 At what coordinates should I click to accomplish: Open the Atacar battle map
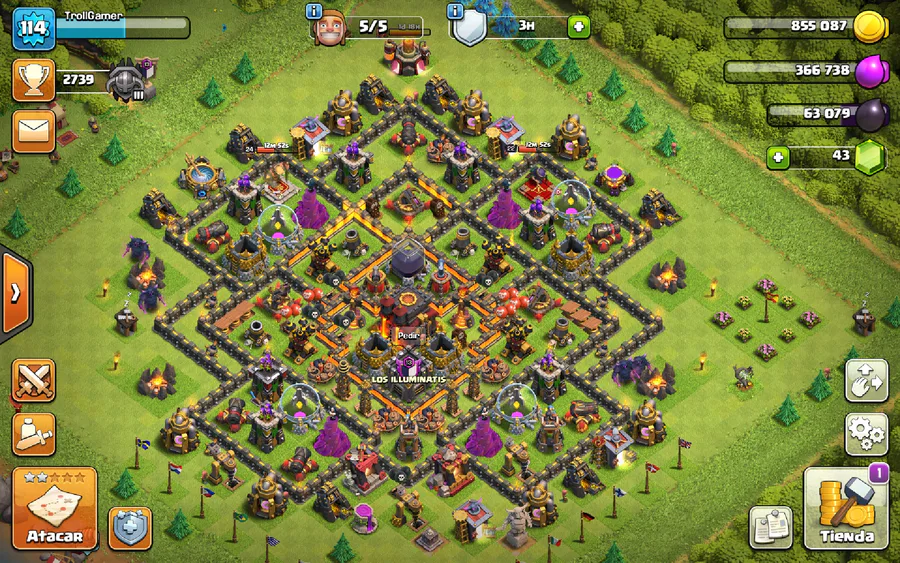(54, 509)
